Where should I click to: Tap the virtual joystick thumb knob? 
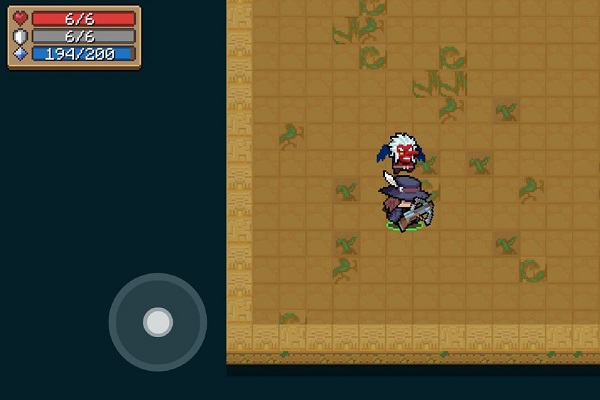click(x=157, y=322)
